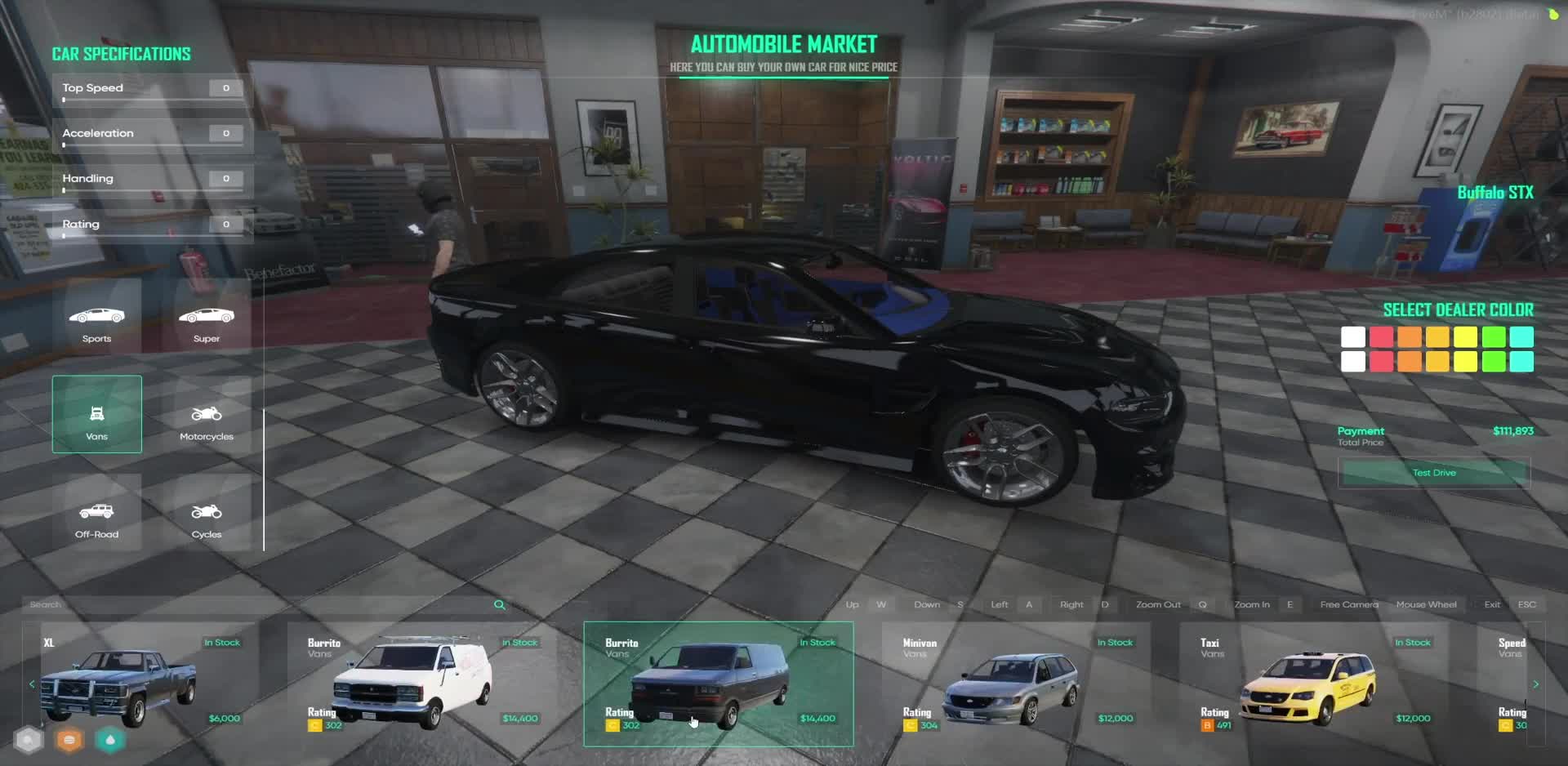Pick the Minivan for $12,000

tap(1015, 684)
